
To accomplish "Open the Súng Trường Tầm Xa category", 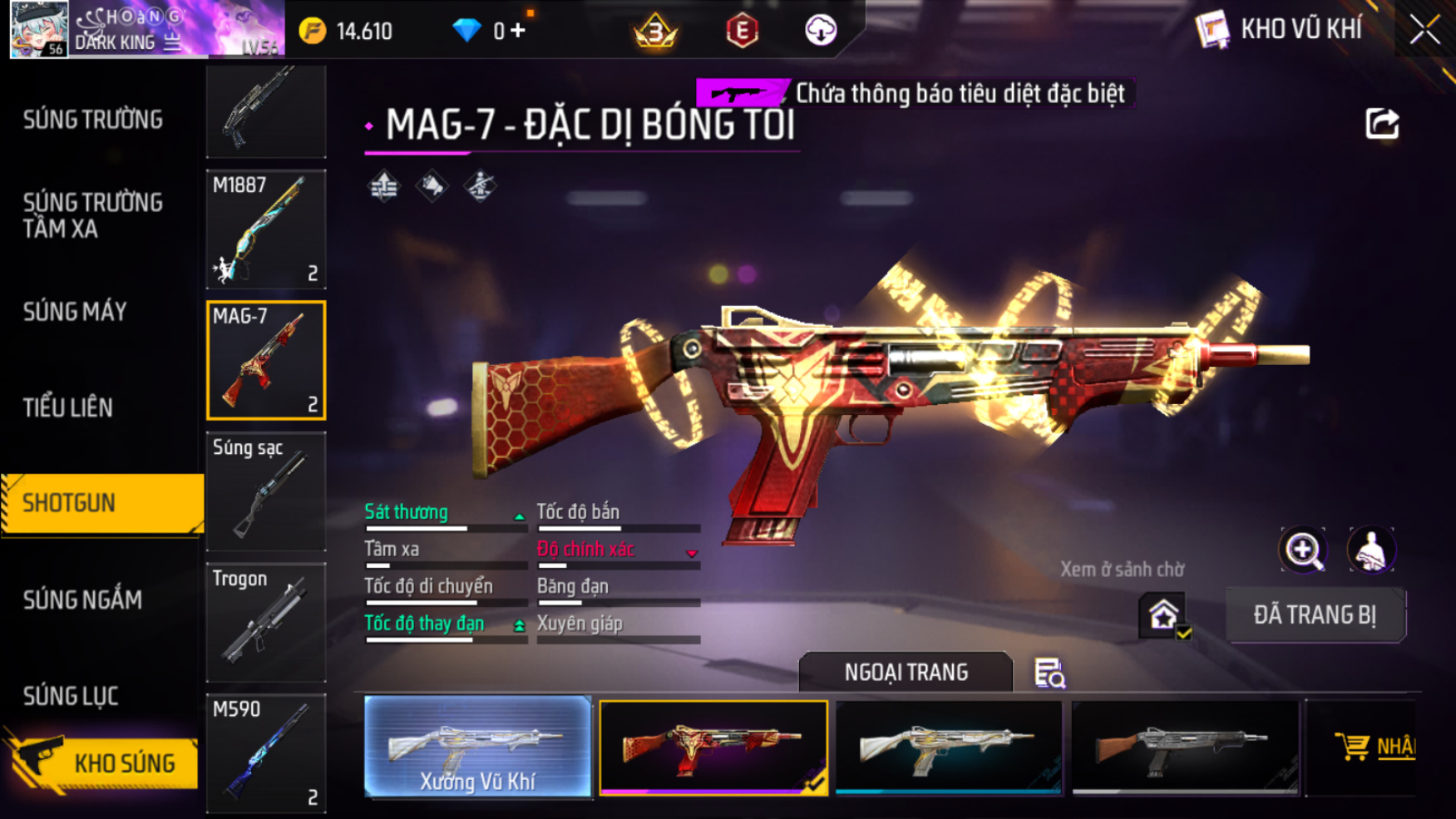I will click(93, 215).
